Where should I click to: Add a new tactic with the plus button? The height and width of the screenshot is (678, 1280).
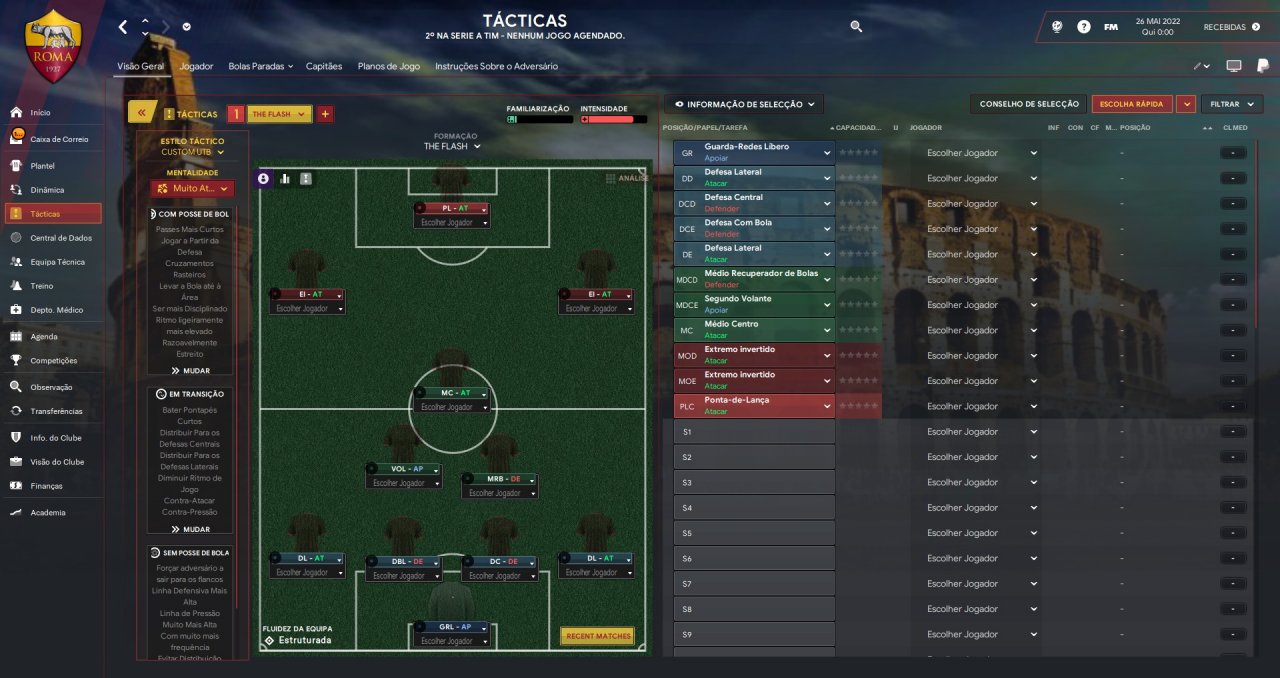coord(325,114)
